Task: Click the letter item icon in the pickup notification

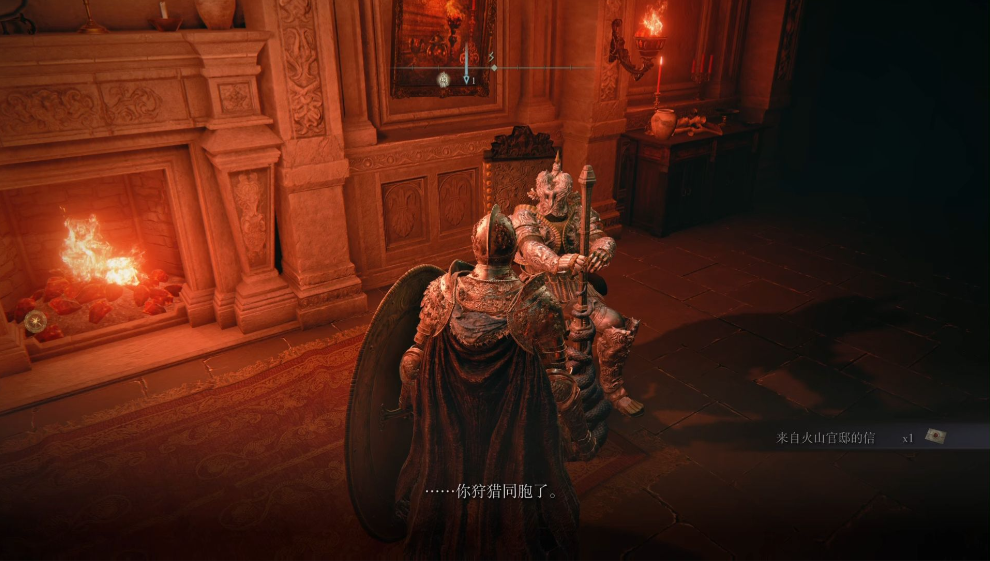Action: [x=936, y=436]
